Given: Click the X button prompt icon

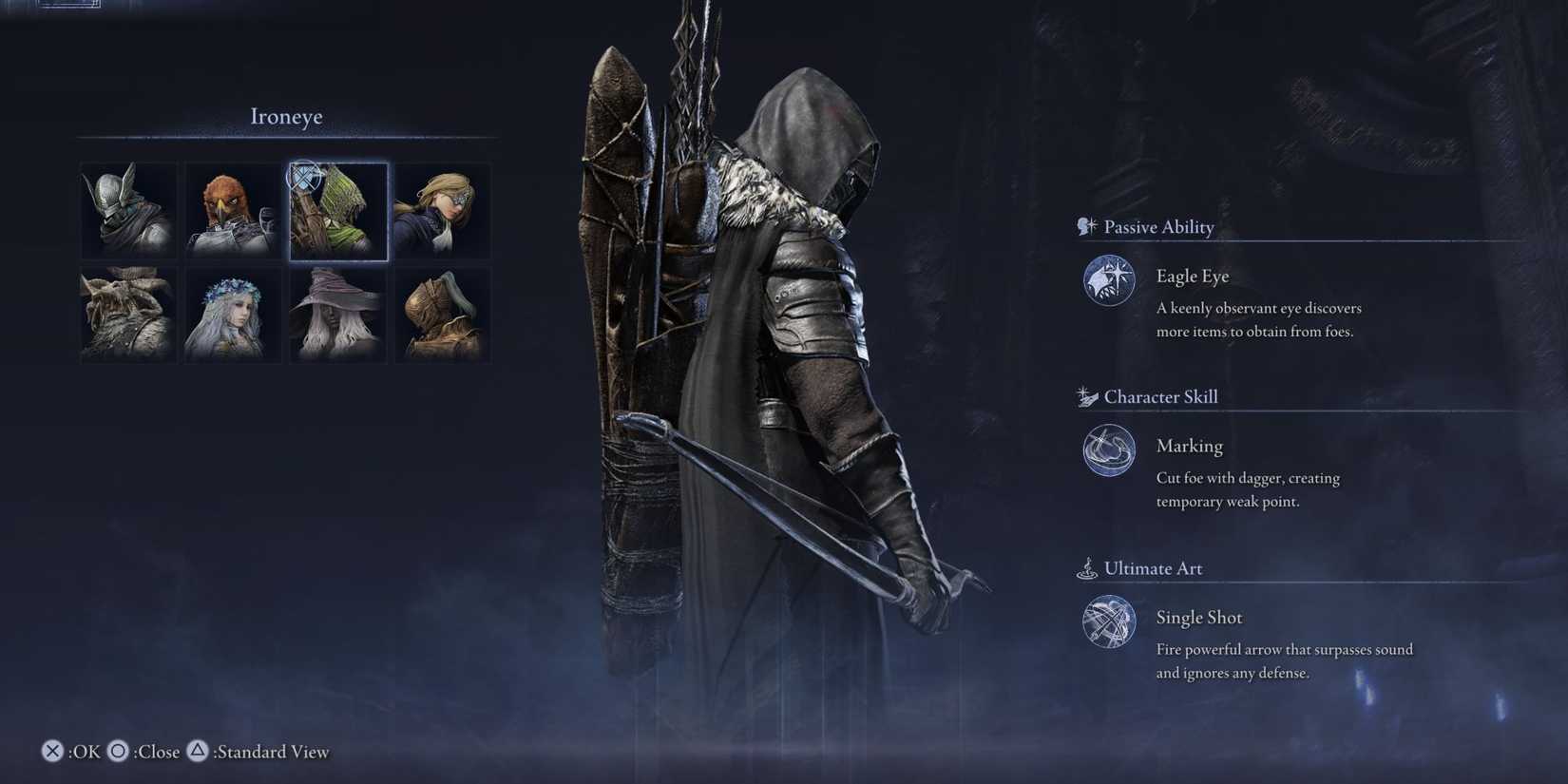Looking at the screenshot, I should point(52,751).
